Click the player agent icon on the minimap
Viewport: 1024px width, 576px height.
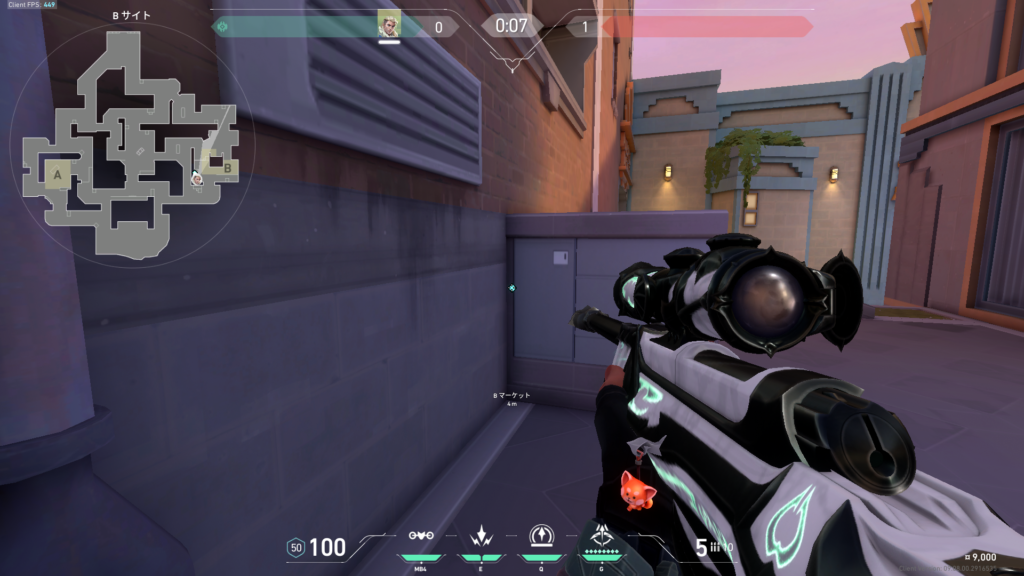tap(198, 179)
